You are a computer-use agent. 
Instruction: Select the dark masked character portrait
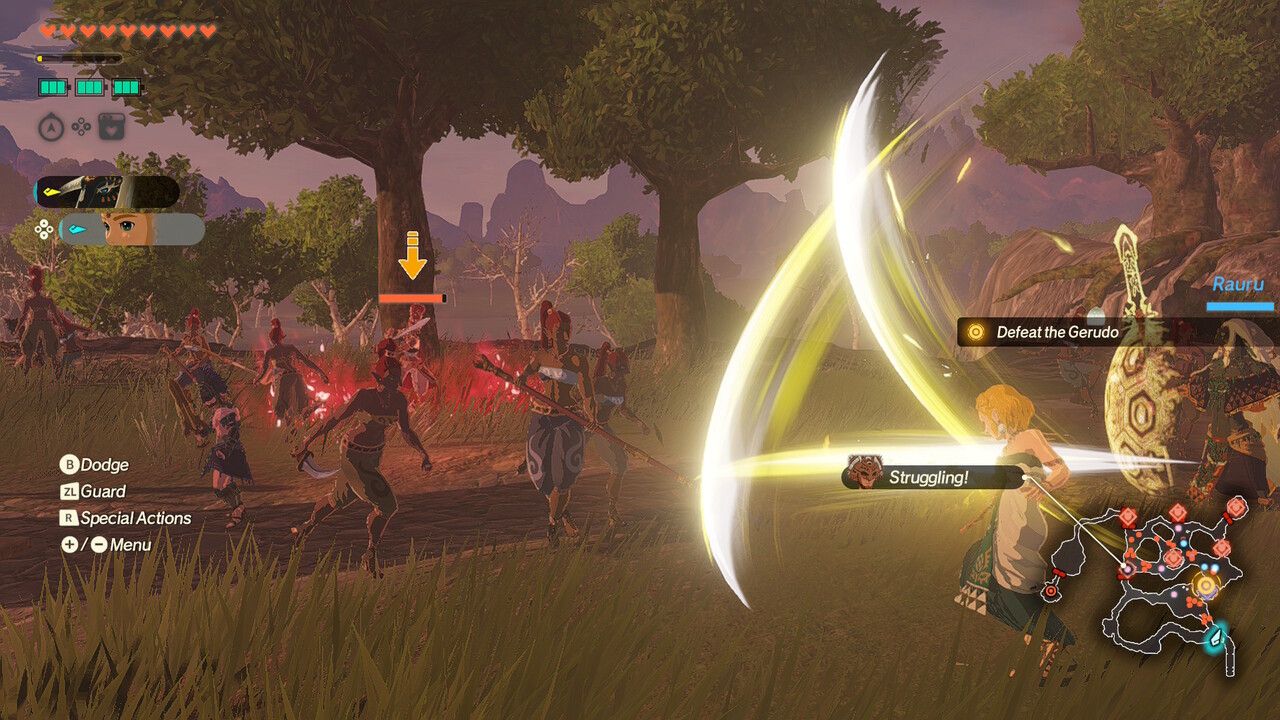tap(107, 192)
